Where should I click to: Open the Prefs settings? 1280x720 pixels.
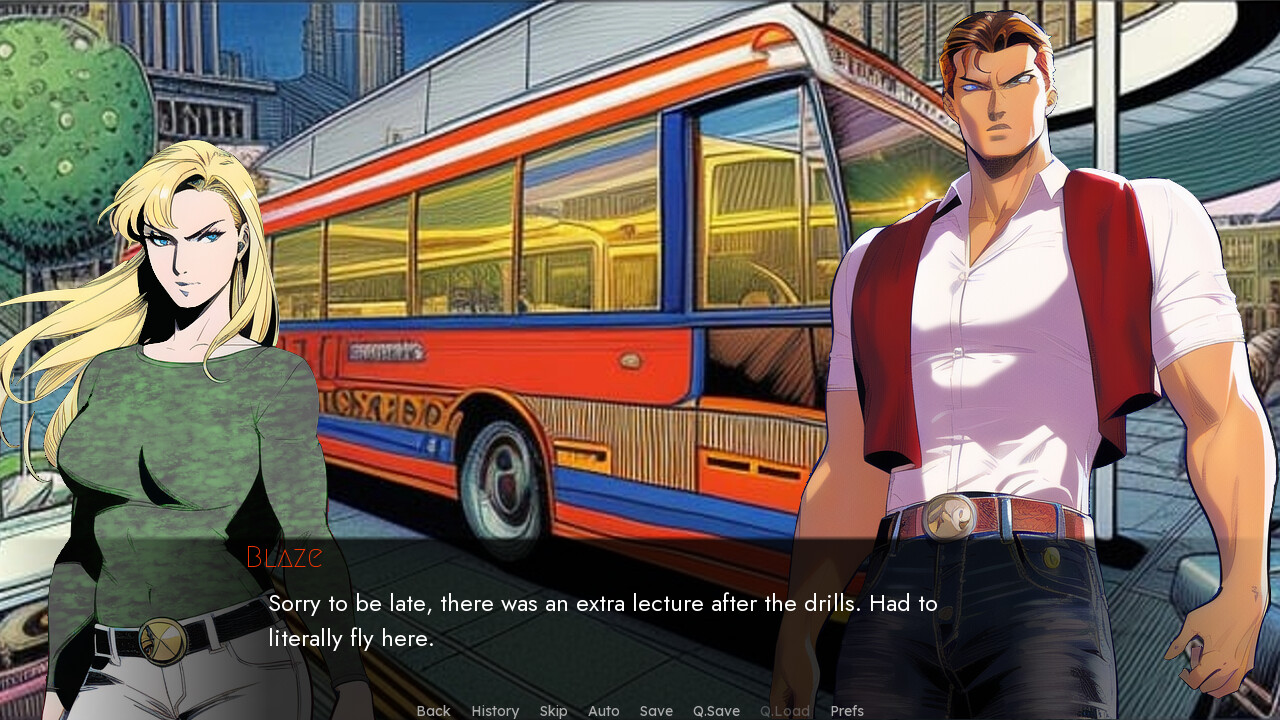click(x=847, y=711)
